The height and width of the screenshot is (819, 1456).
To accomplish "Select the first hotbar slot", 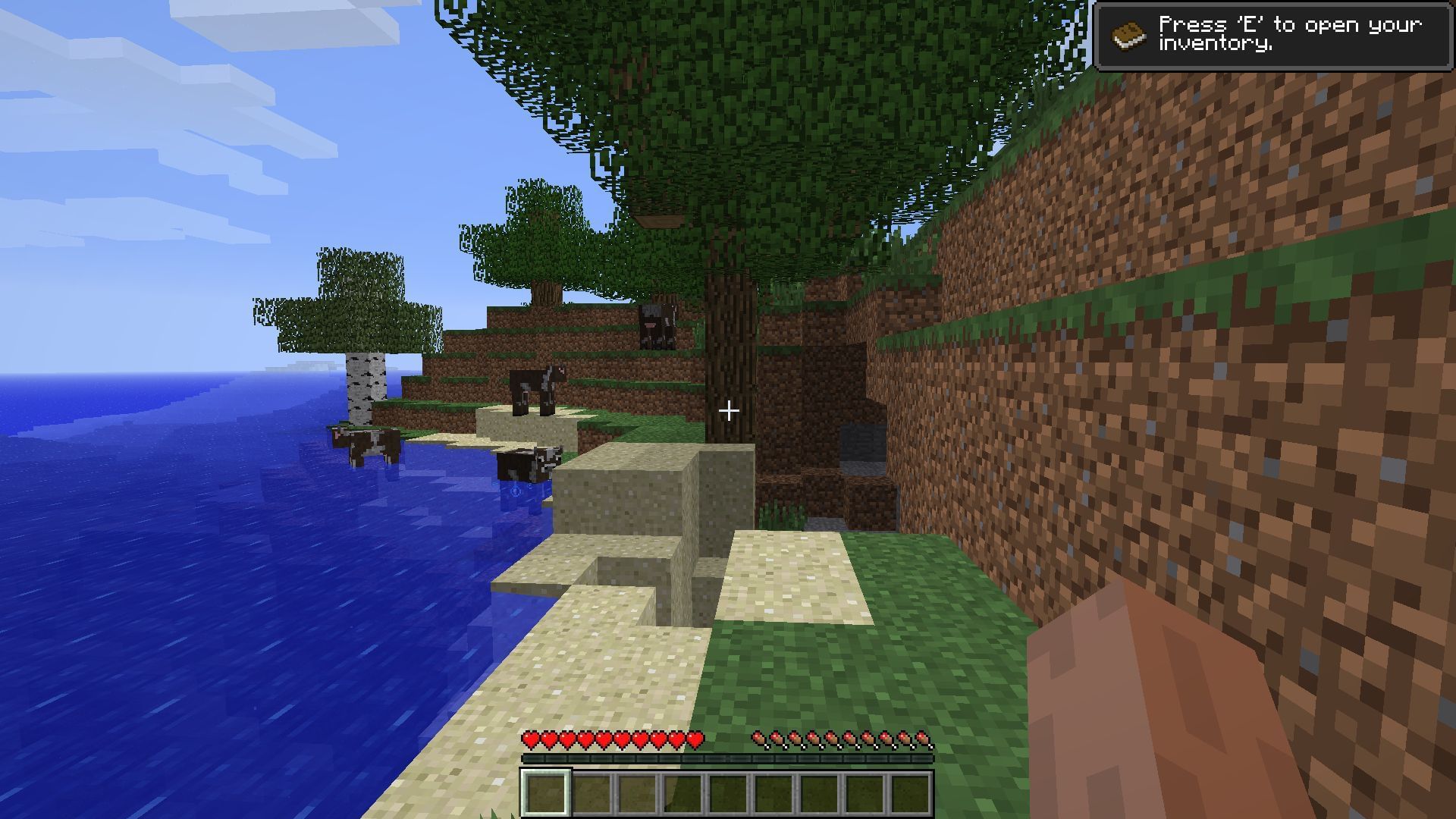I will tap(544, 792).
